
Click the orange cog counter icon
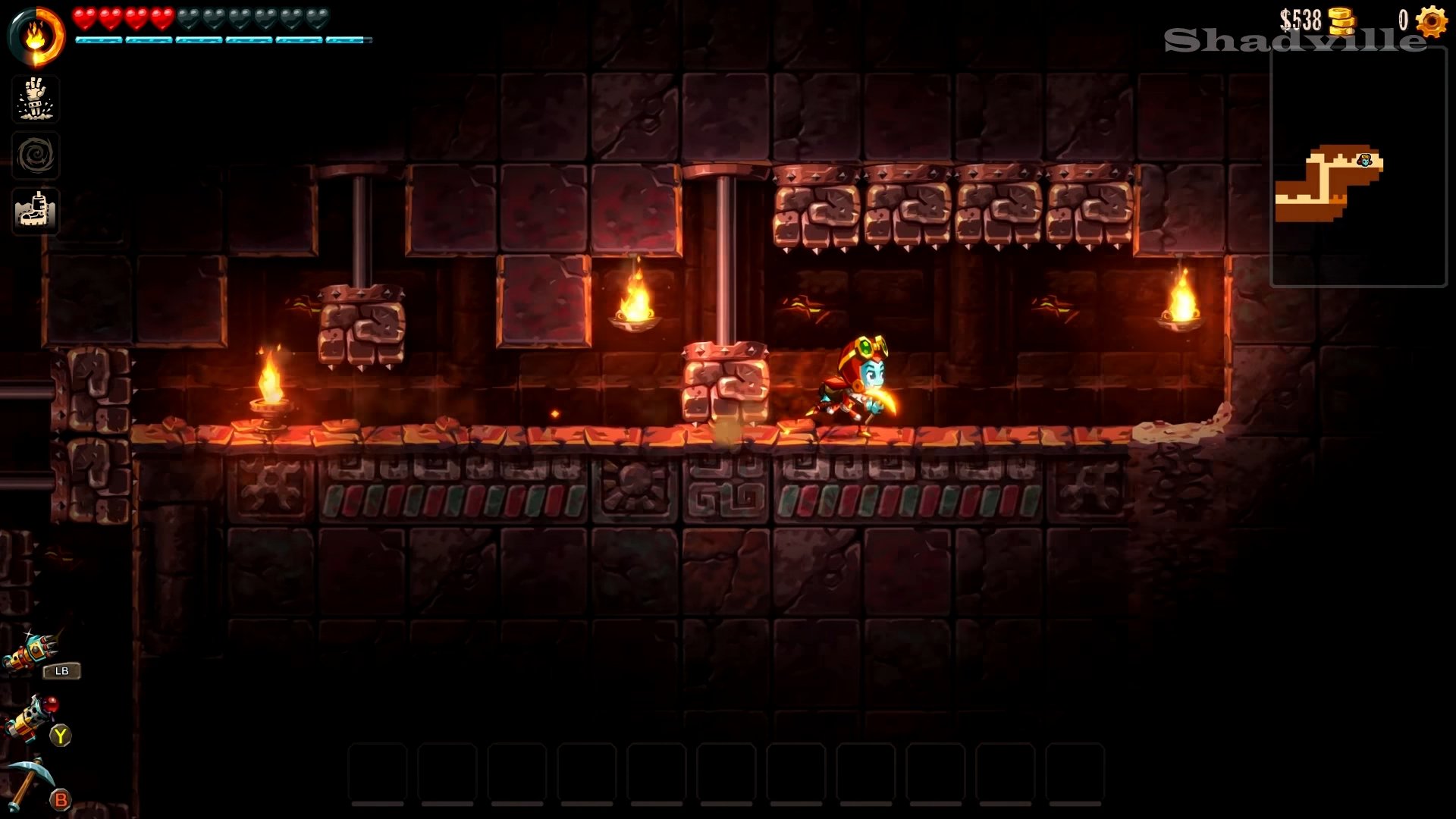(1431, 20)
